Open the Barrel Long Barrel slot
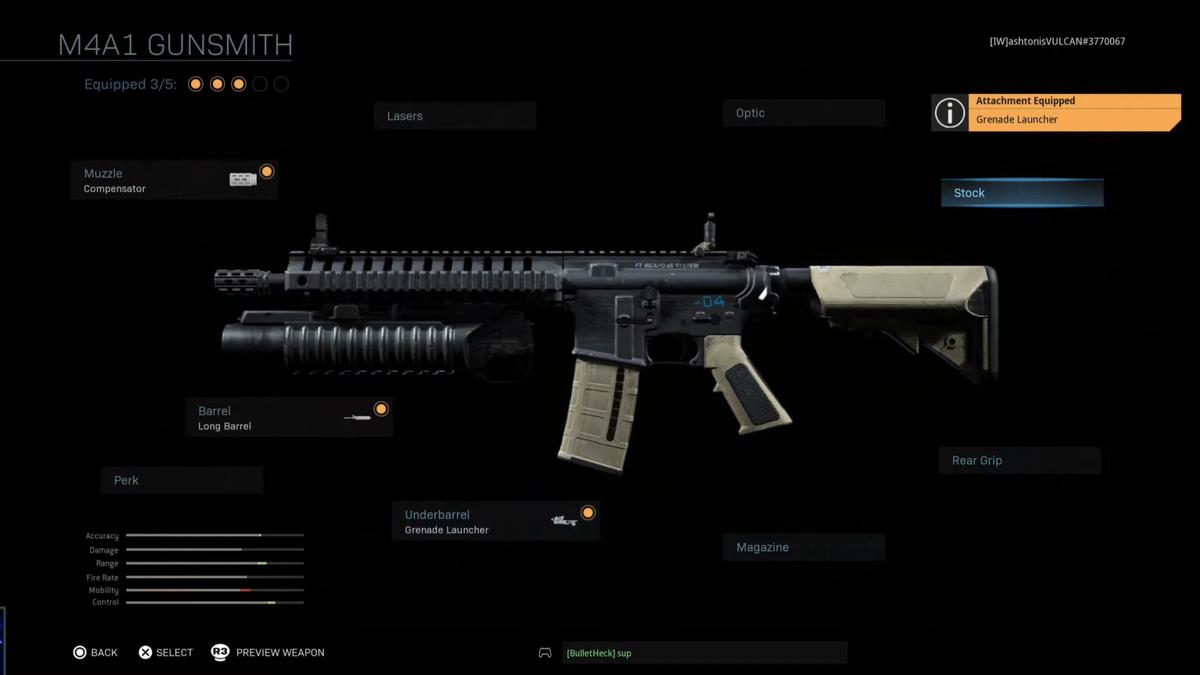 point(288,418)
